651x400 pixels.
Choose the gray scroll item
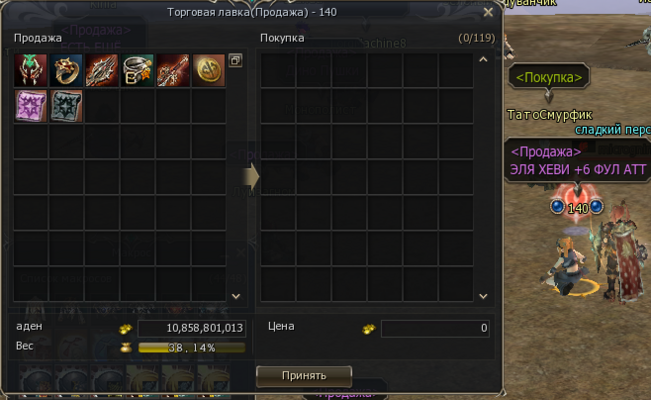click(x=66, y=106)
